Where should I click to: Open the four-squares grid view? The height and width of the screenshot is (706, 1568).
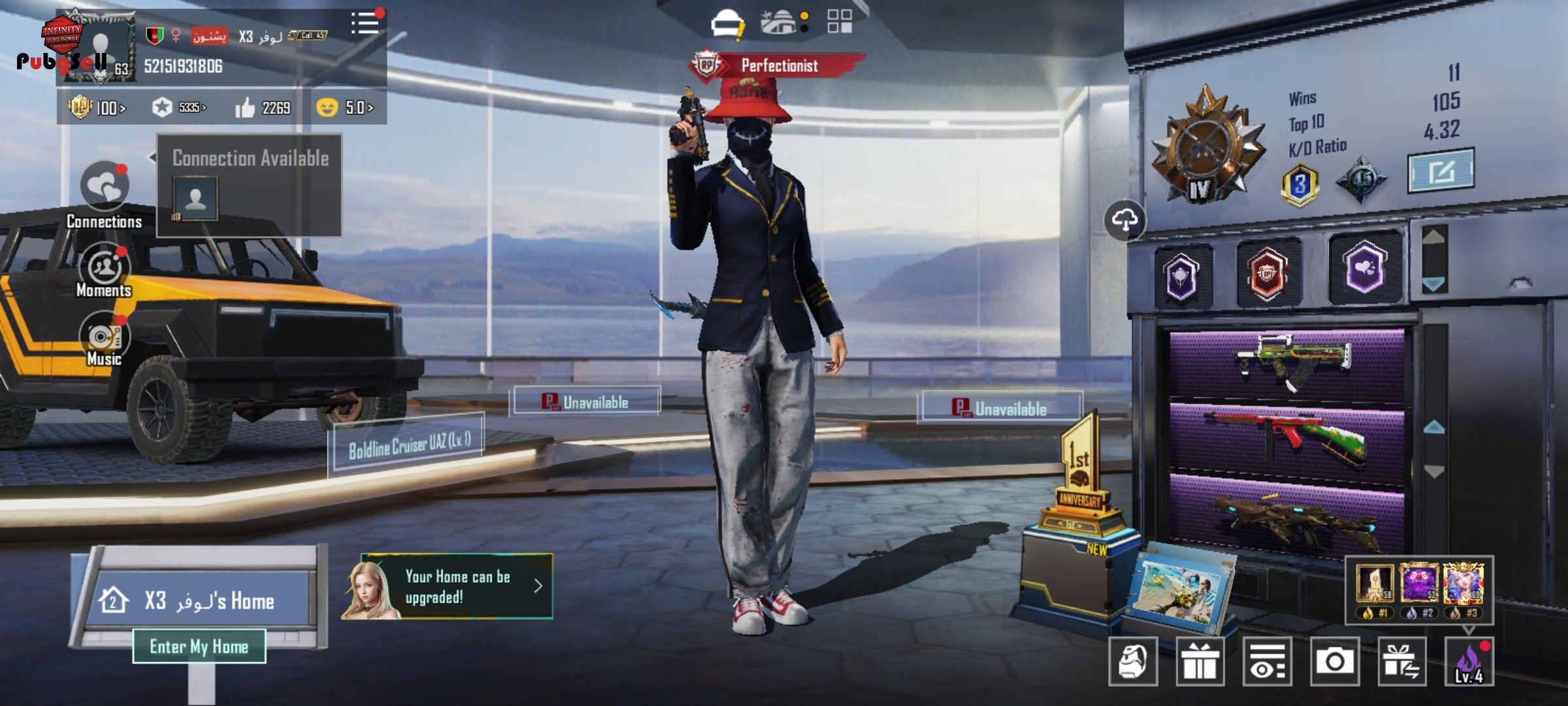point(840,21)
